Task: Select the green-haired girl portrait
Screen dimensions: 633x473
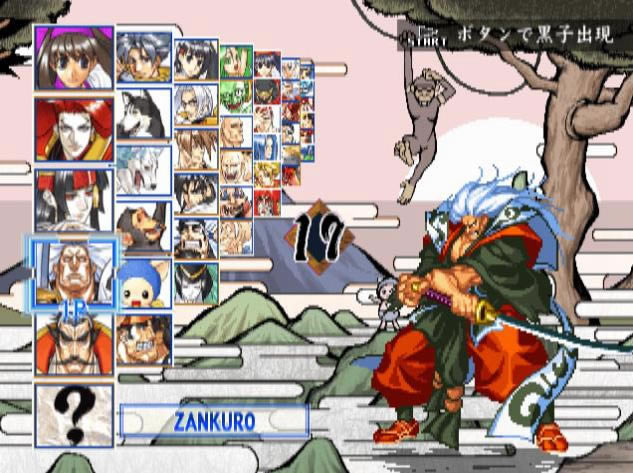Action: coord(236,63)
